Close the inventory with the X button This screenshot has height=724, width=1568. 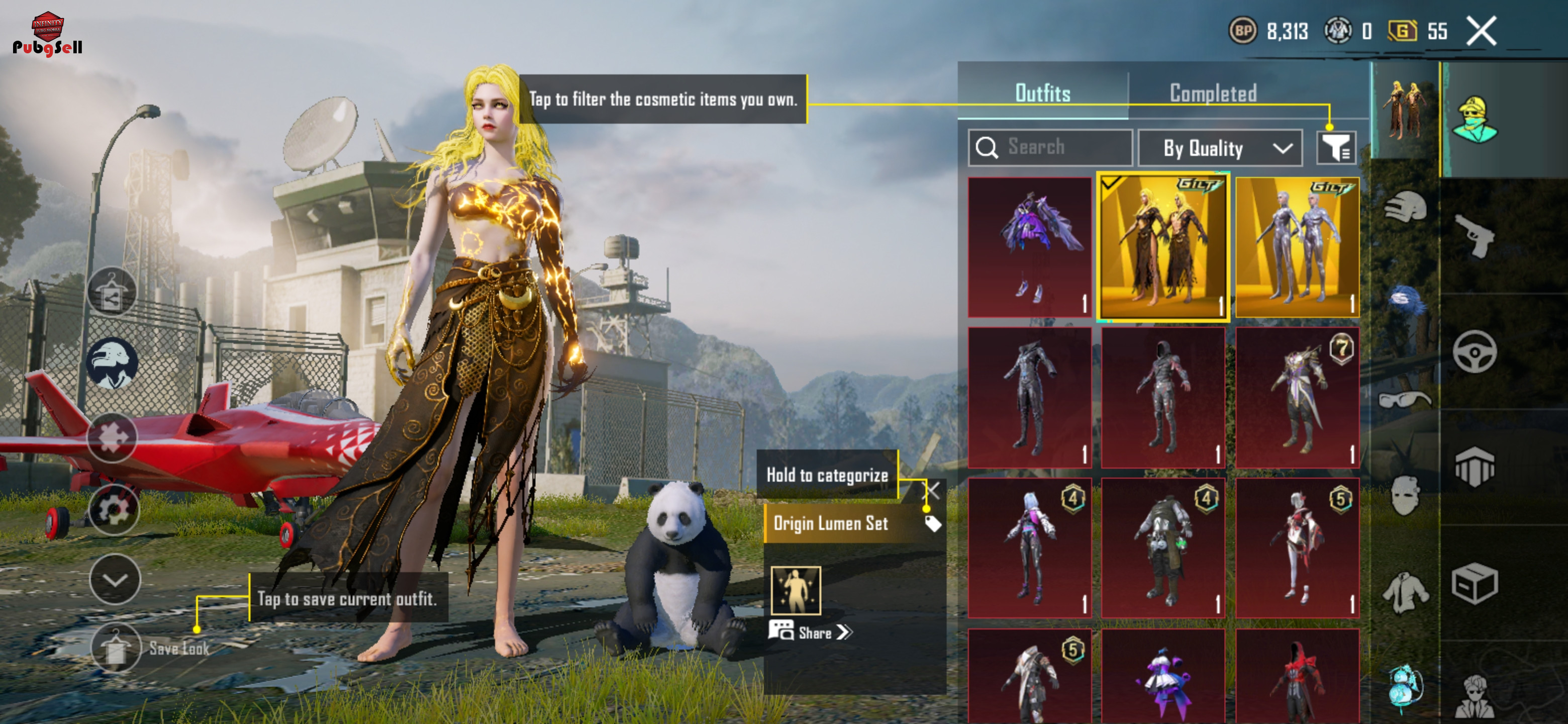[1481, 31]
